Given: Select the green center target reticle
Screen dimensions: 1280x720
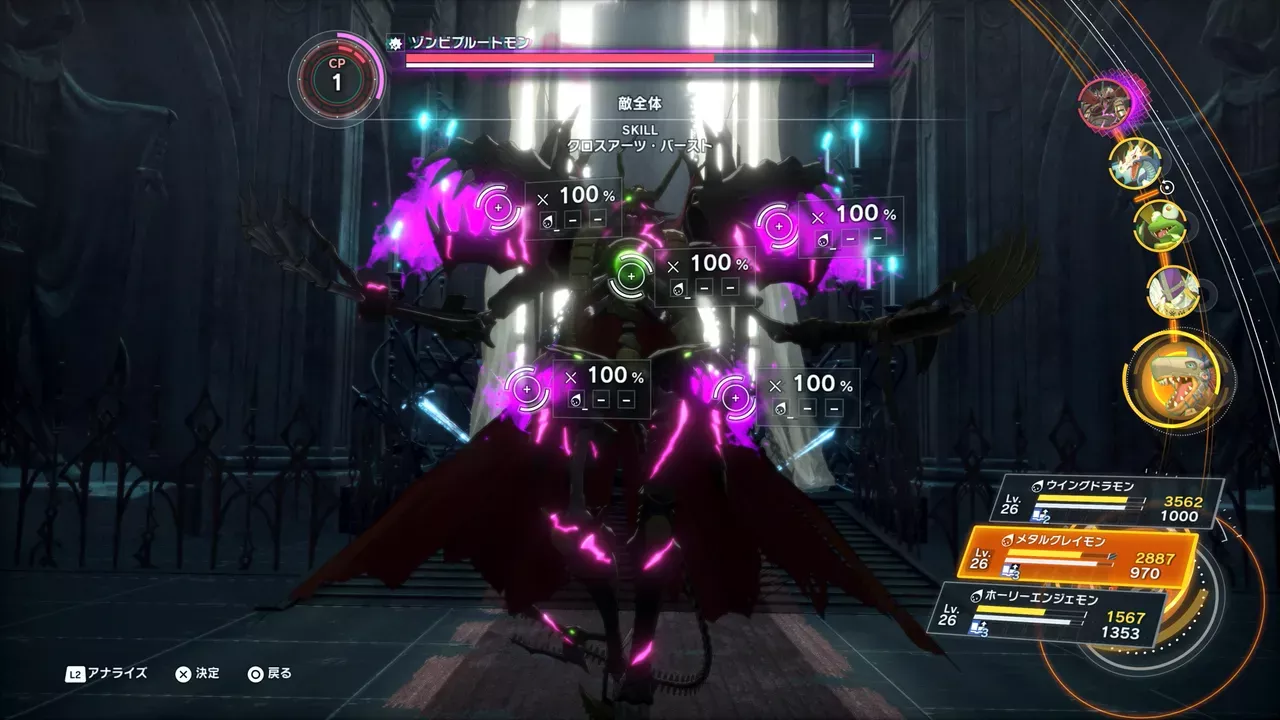Looking at the screenshot, I should coord(630,270).
